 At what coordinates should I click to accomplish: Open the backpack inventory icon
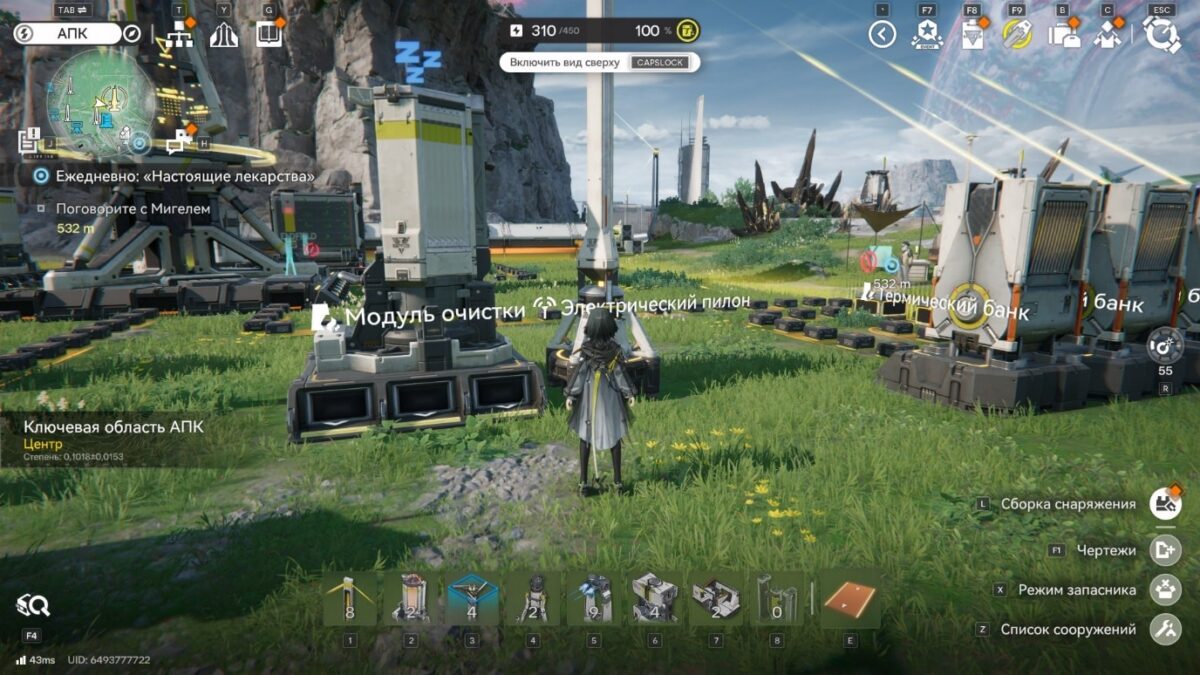1063,35
